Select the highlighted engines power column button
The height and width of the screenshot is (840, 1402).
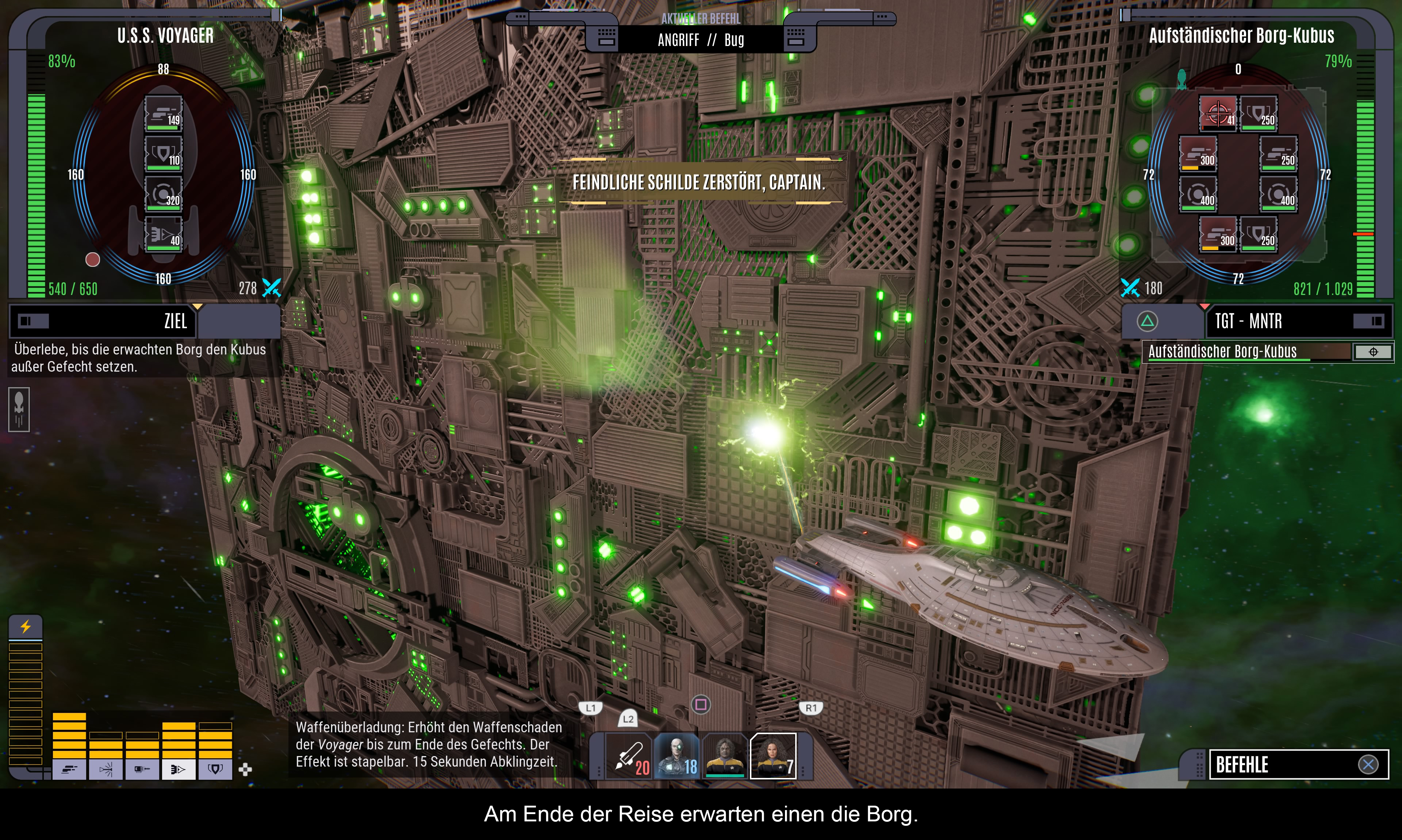[x=178, y=770]
